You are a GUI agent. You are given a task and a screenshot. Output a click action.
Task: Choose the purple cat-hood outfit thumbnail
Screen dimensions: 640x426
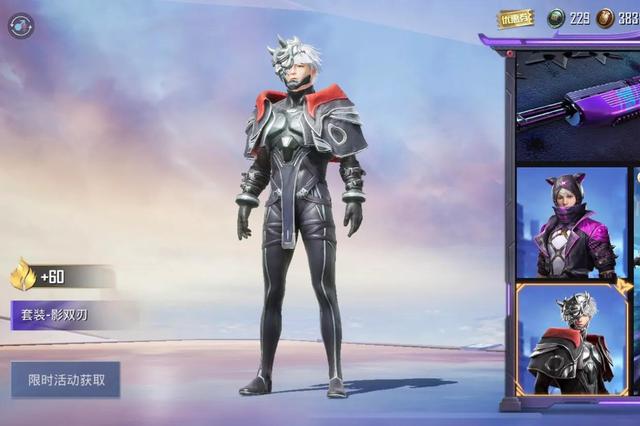point(571,223)
